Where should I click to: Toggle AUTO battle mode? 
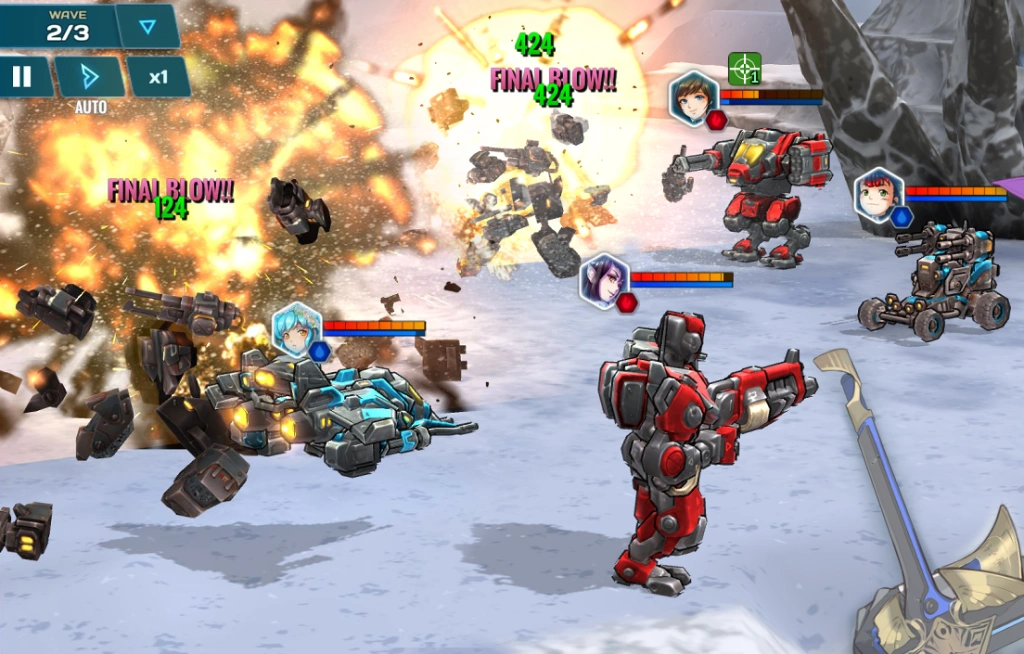click(89, 77)
